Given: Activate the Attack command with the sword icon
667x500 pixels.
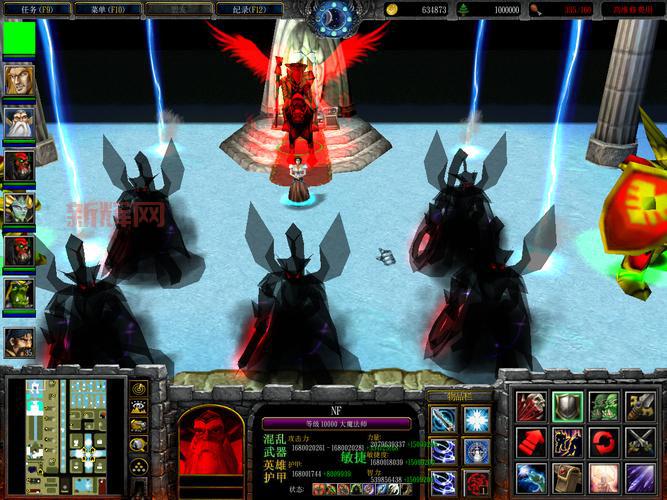Looking at the screenshot, I should coord(639,406).
